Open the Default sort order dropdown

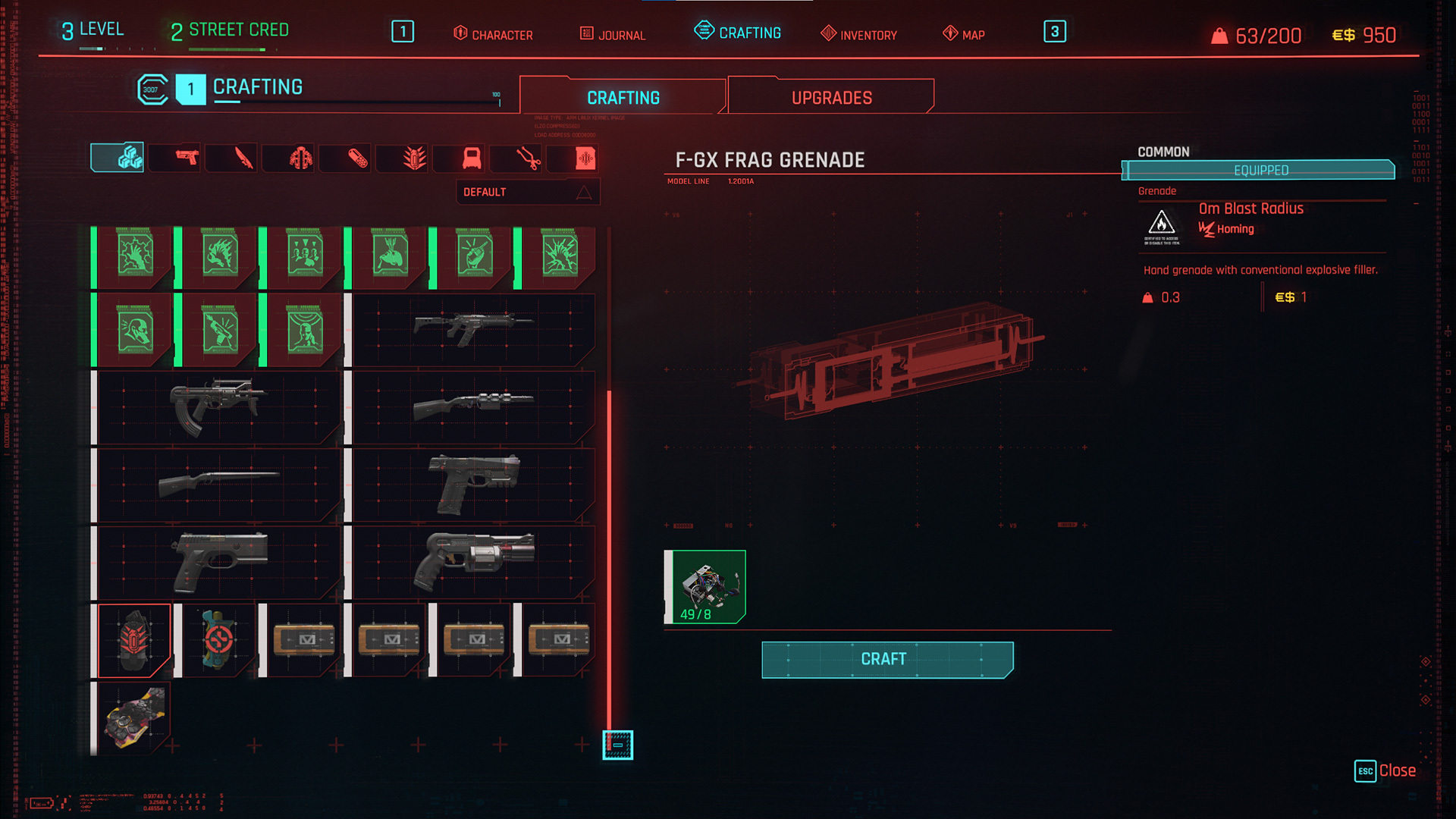point(528,192)
